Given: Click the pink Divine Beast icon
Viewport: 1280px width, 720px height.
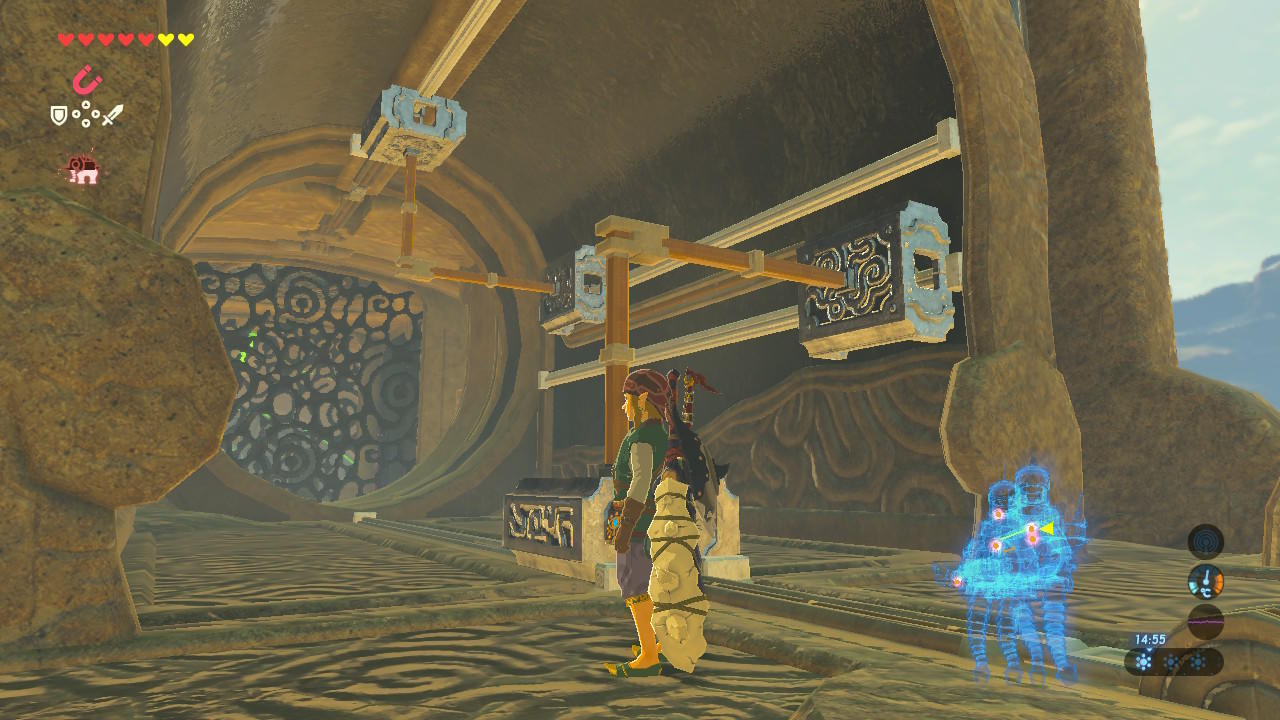Looking at the screenshot, I should click(x=82, y=170).
